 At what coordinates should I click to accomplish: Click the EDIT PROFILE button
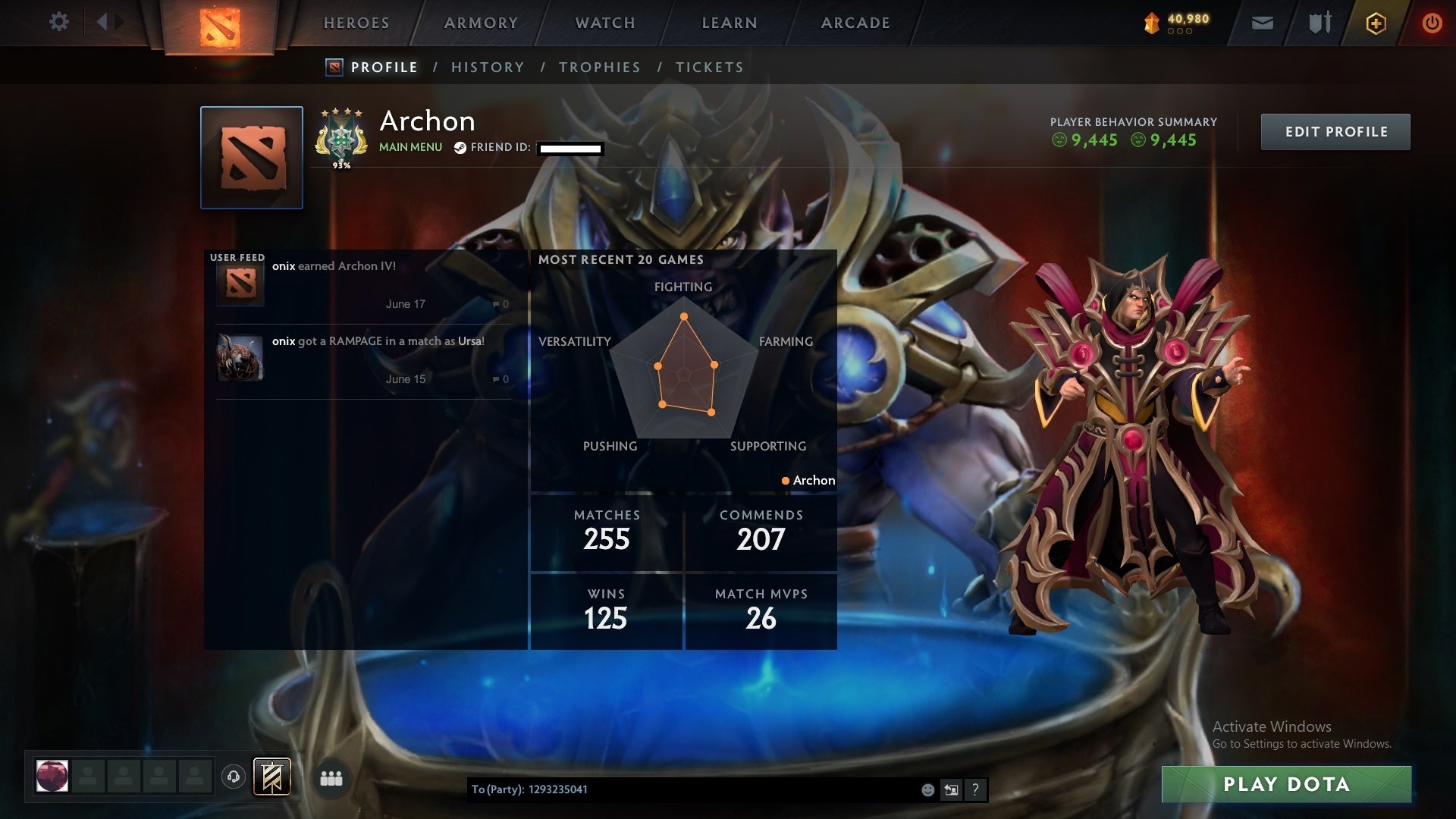[1335, 131]
